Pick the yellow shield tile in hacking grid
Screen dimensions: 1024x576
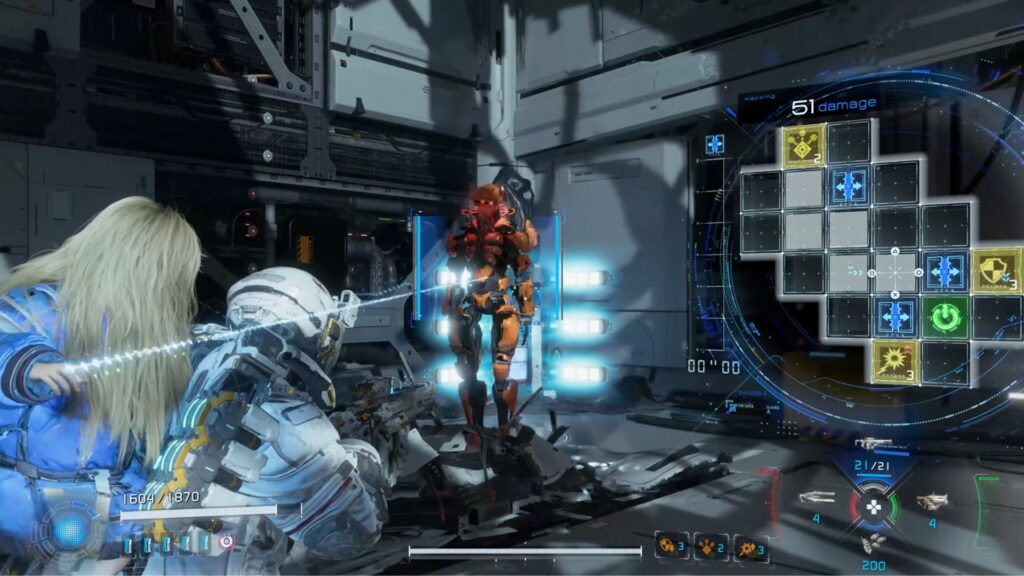pos(994,270)
